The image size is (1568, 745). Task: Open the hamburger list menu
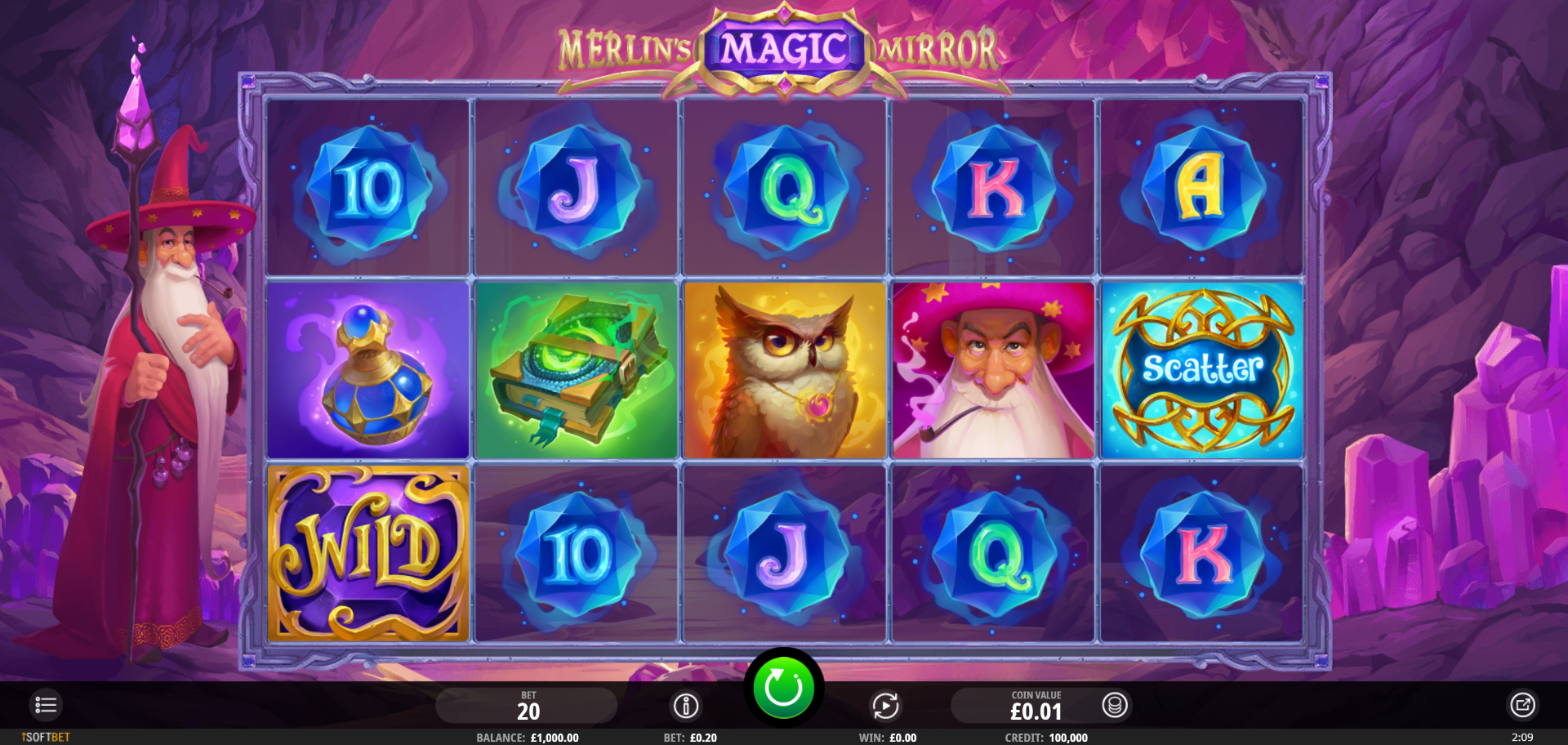click(x=46, y=705)
